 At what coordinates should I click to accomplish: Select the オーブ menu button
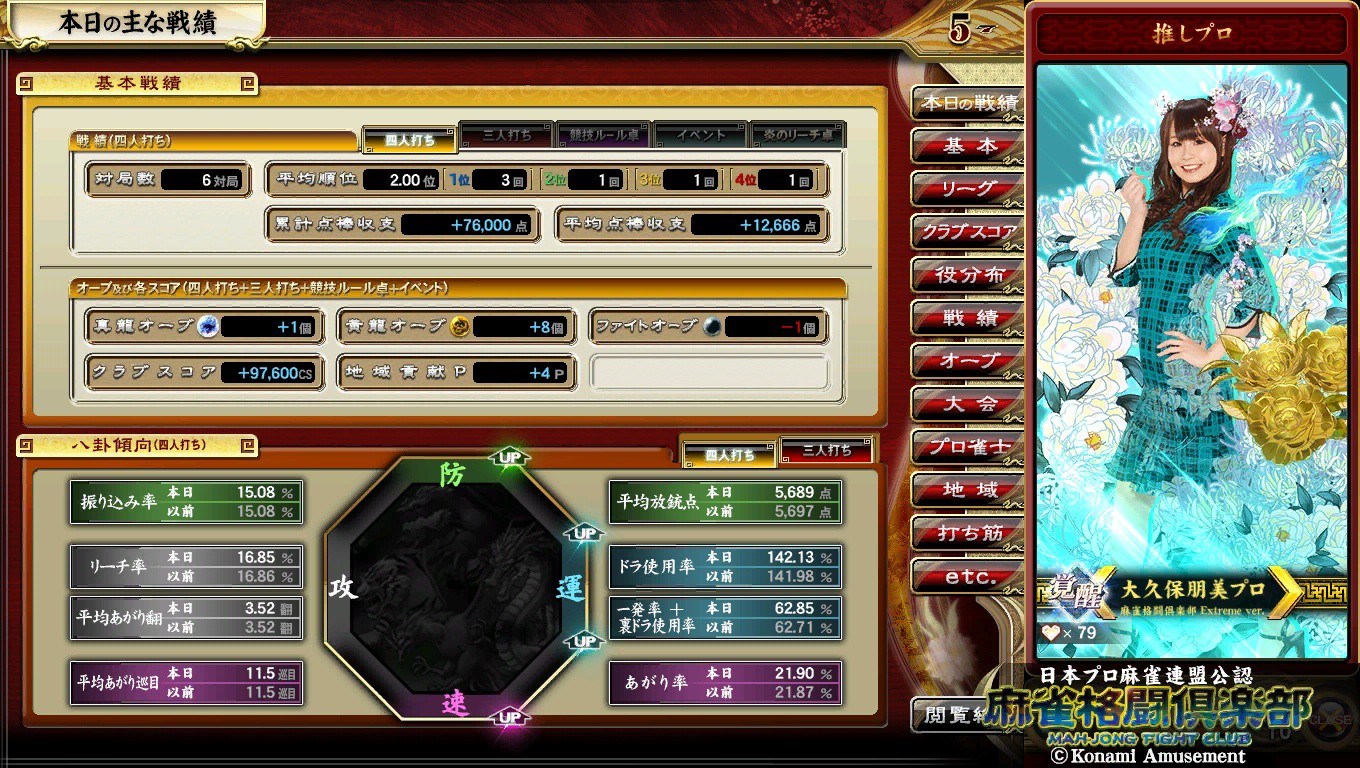[x=968, y=361]
